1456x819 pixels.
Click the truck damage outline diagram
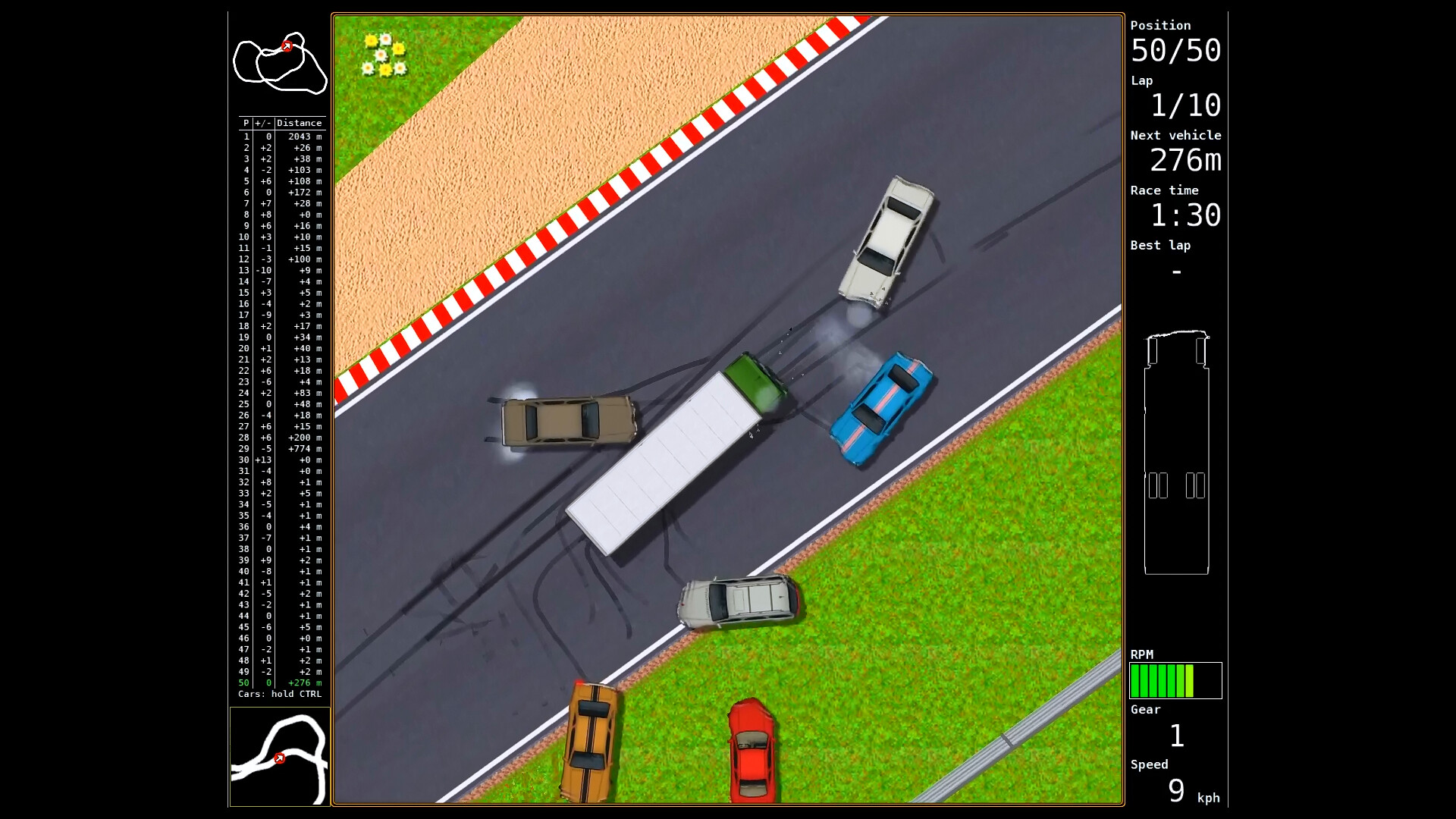click(x=1176, y=455)
